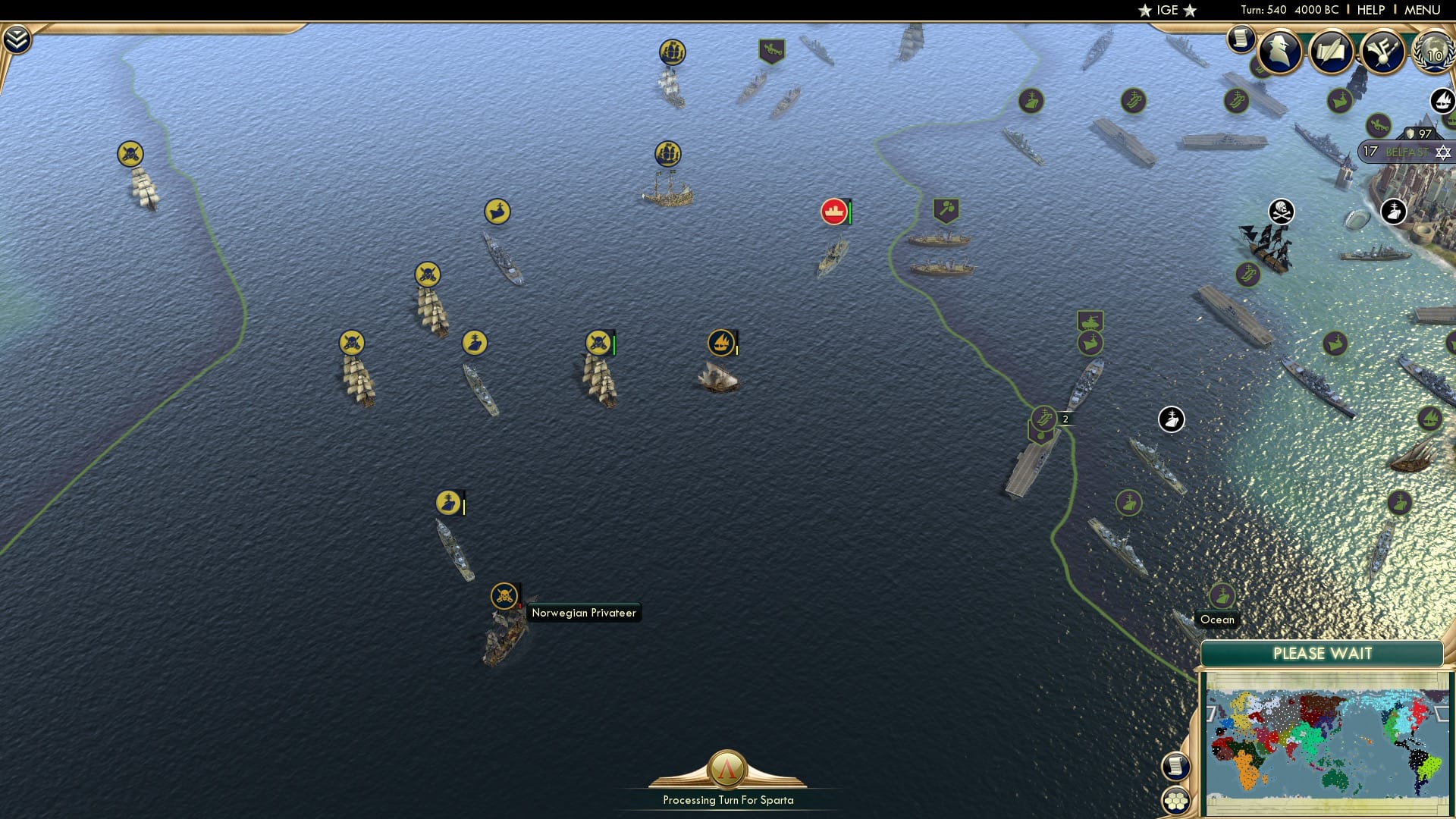The image size is (1456, 819).
Task: Click the IGE button in the top bar
Action: [x=1166, y=11]
